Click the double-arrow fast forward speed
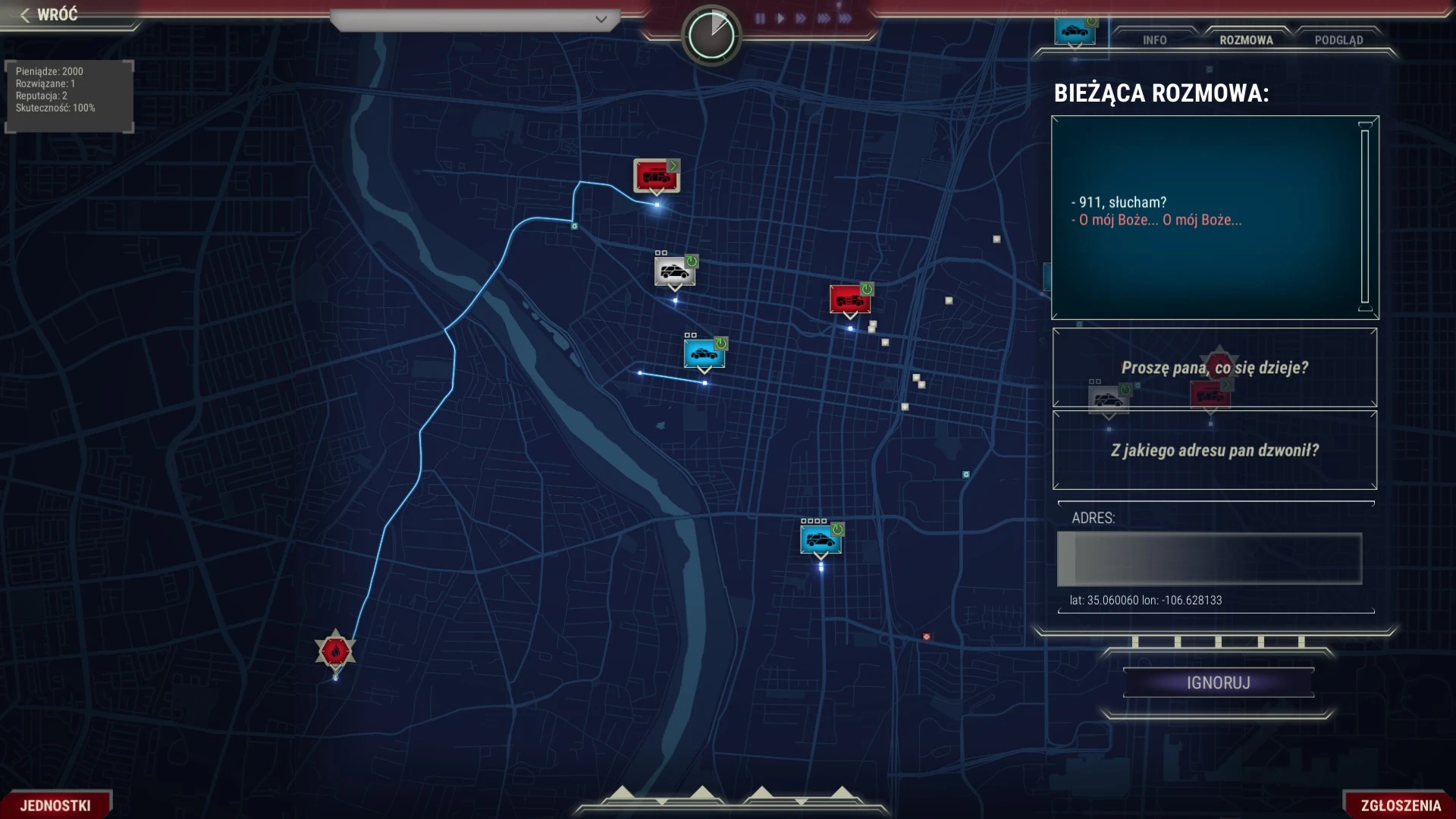The height and width of the screenshot is (819, 1456). (x=801, y=18)
